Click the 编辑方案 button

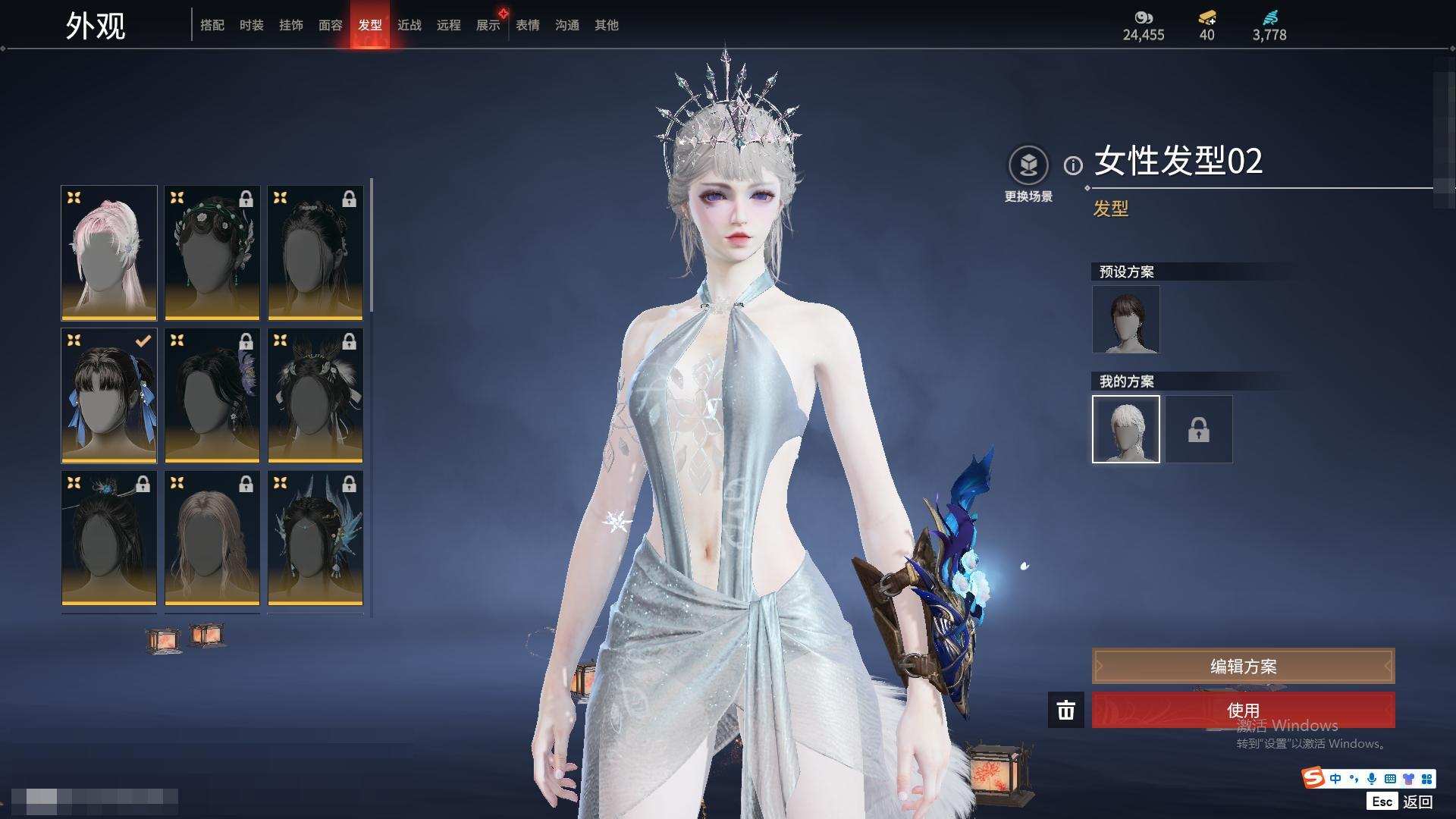point(1243,666)
